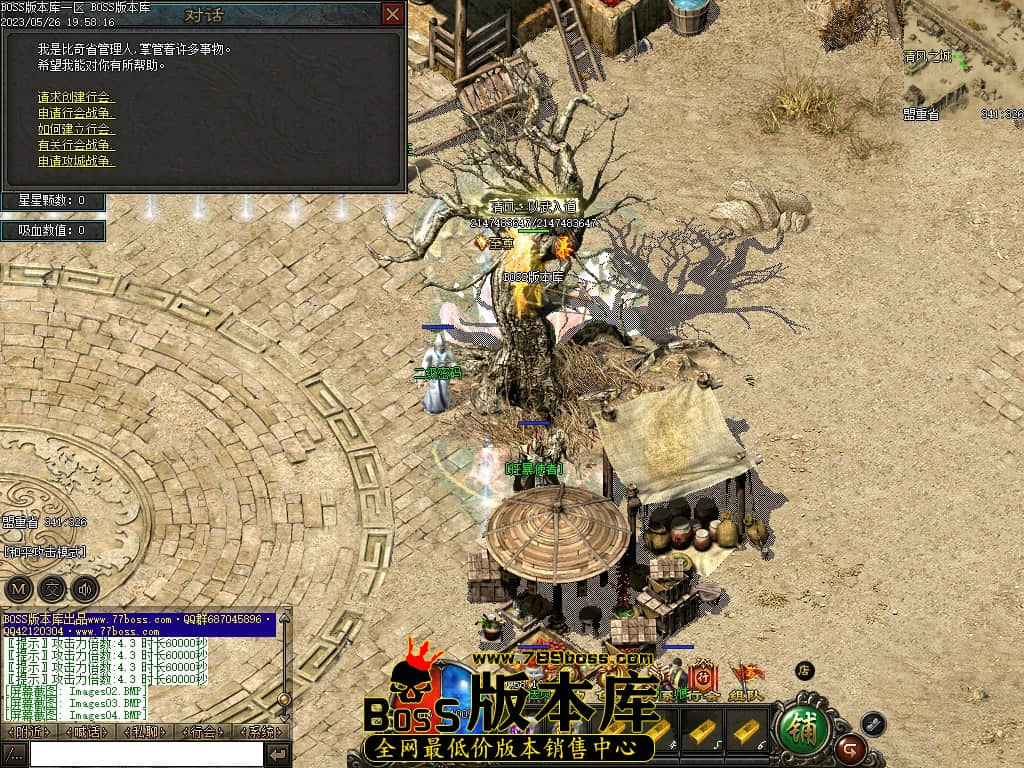This screenshot has width=1024, height=768.
Task: Click the small round 店 store icon
Action: tap(804, 670)
